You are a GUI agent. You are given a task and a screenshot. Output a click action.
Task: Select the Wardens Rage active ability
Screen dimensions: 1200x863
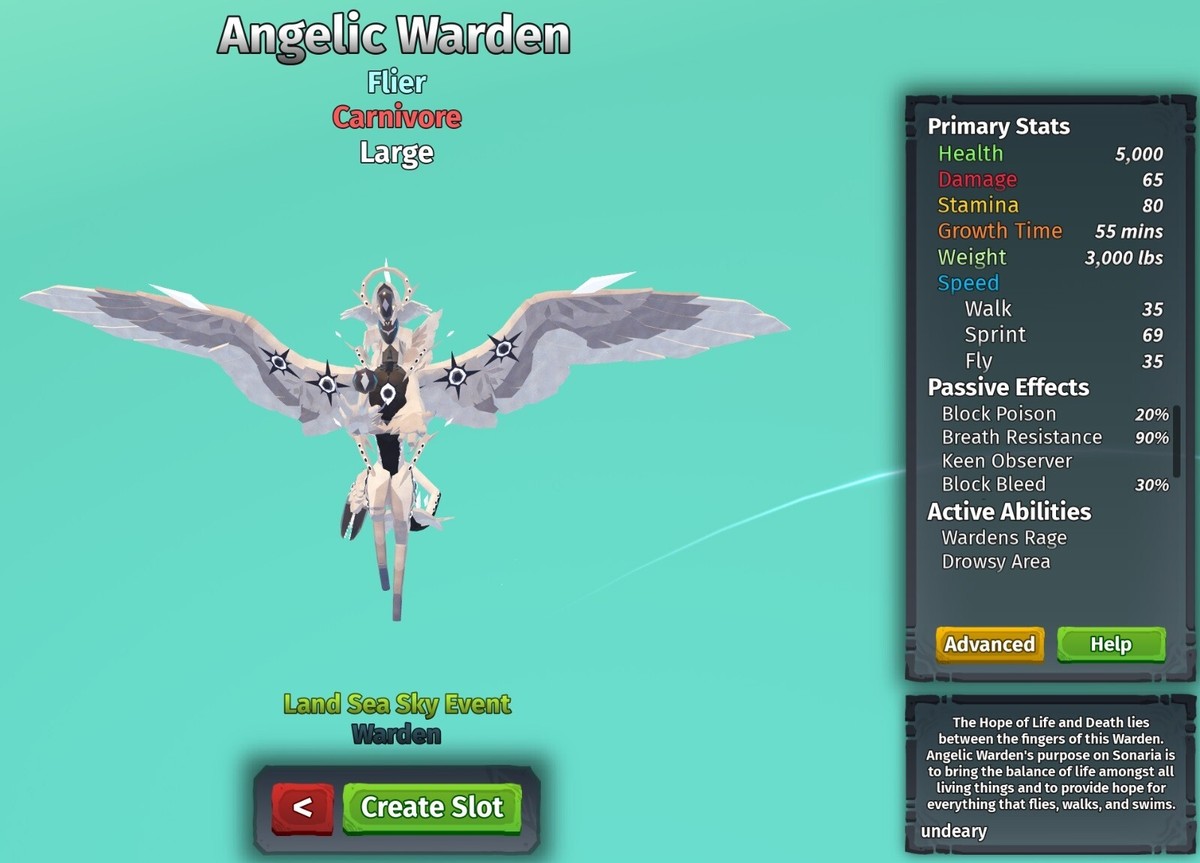tap(1004, 538)
